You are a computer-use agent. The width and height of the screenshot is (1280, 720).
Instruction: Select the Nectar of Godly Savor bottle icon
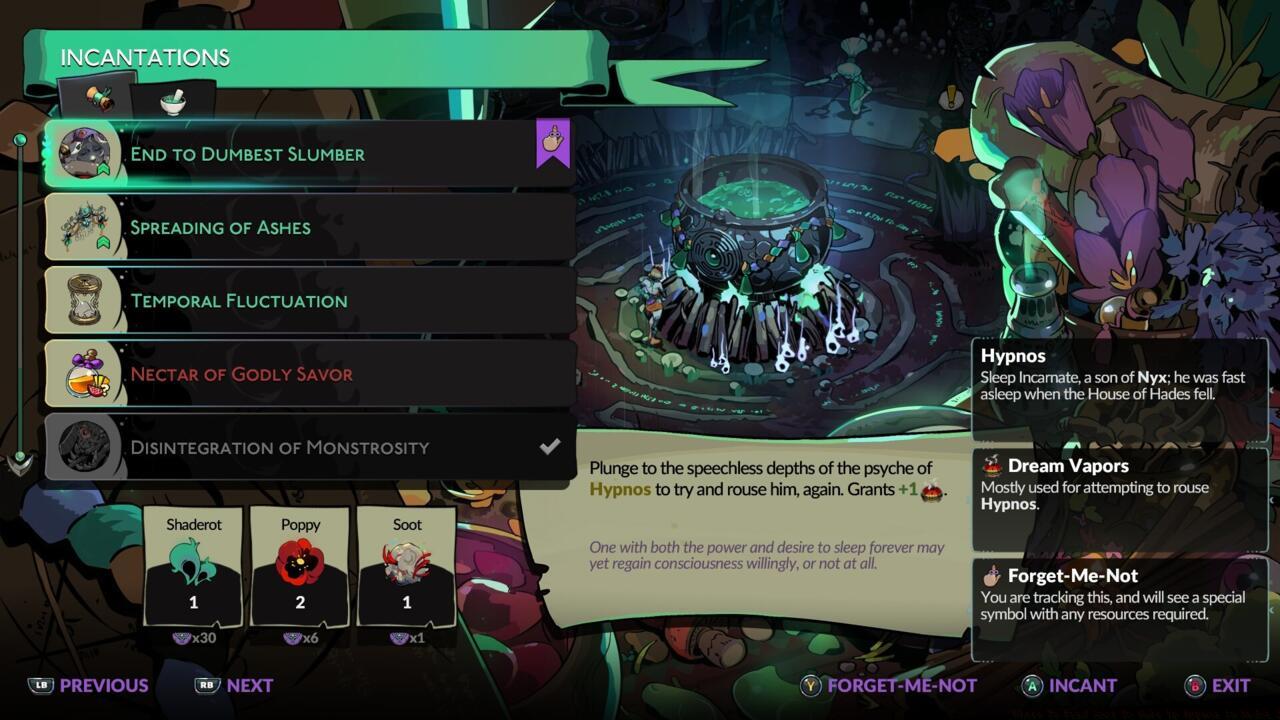[x=85, y=374]
